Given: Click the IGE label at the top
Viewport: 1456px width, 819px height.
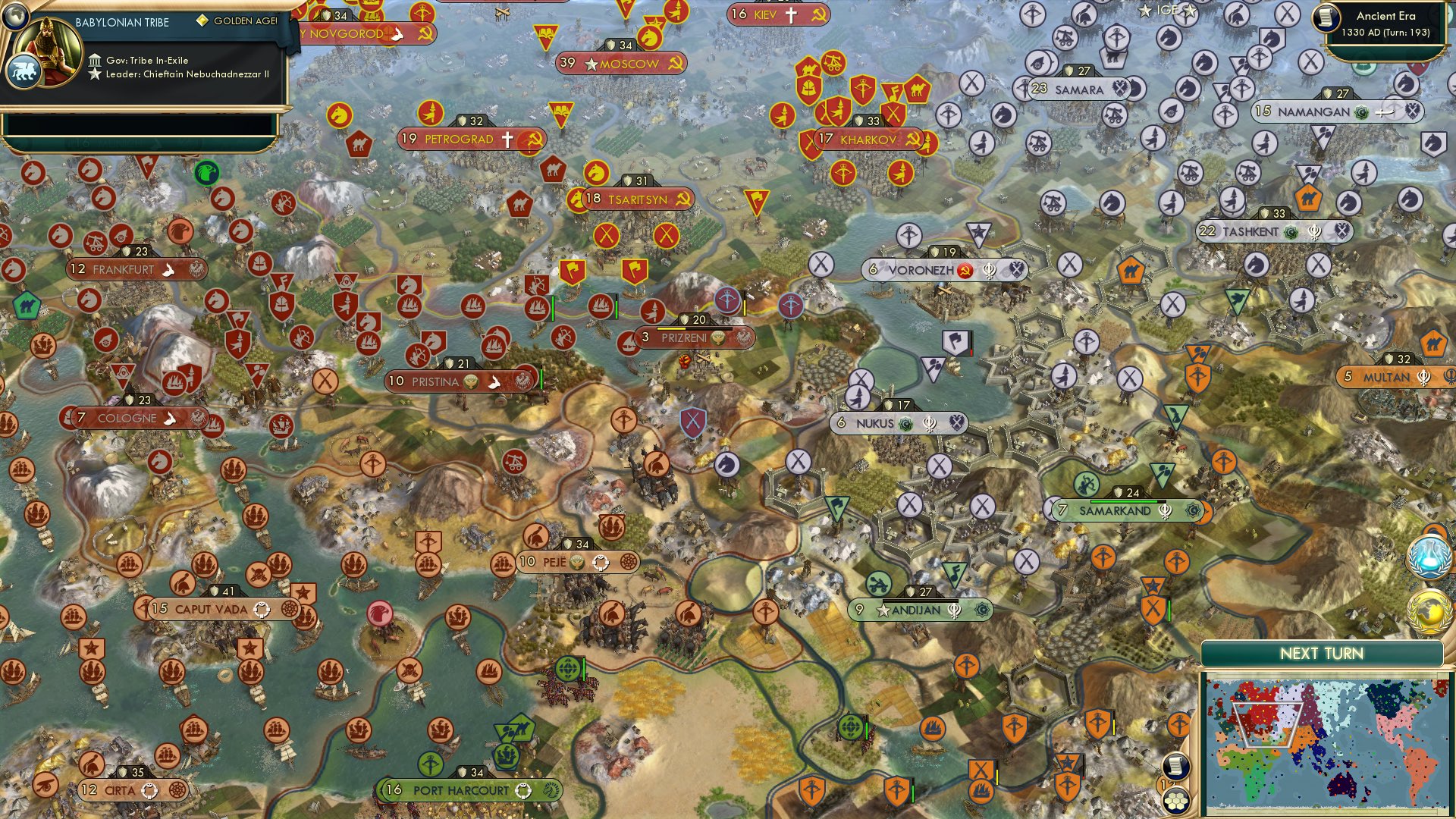Looking at the screenshot, I should click(x=1168, y=10).
